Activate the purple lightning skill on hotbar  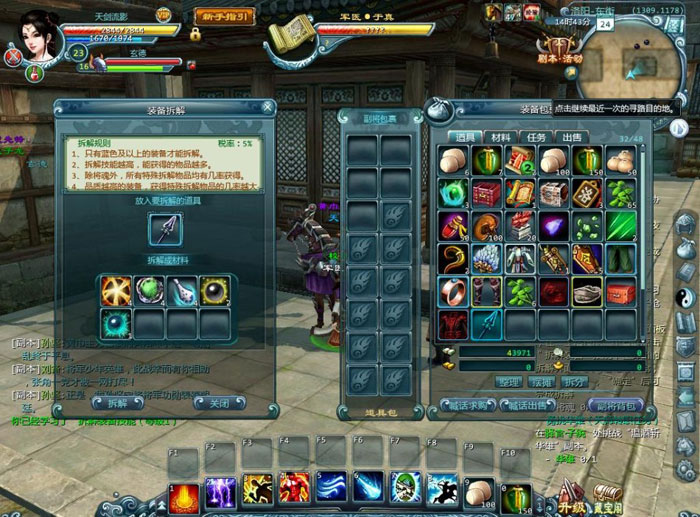point(220,491)
